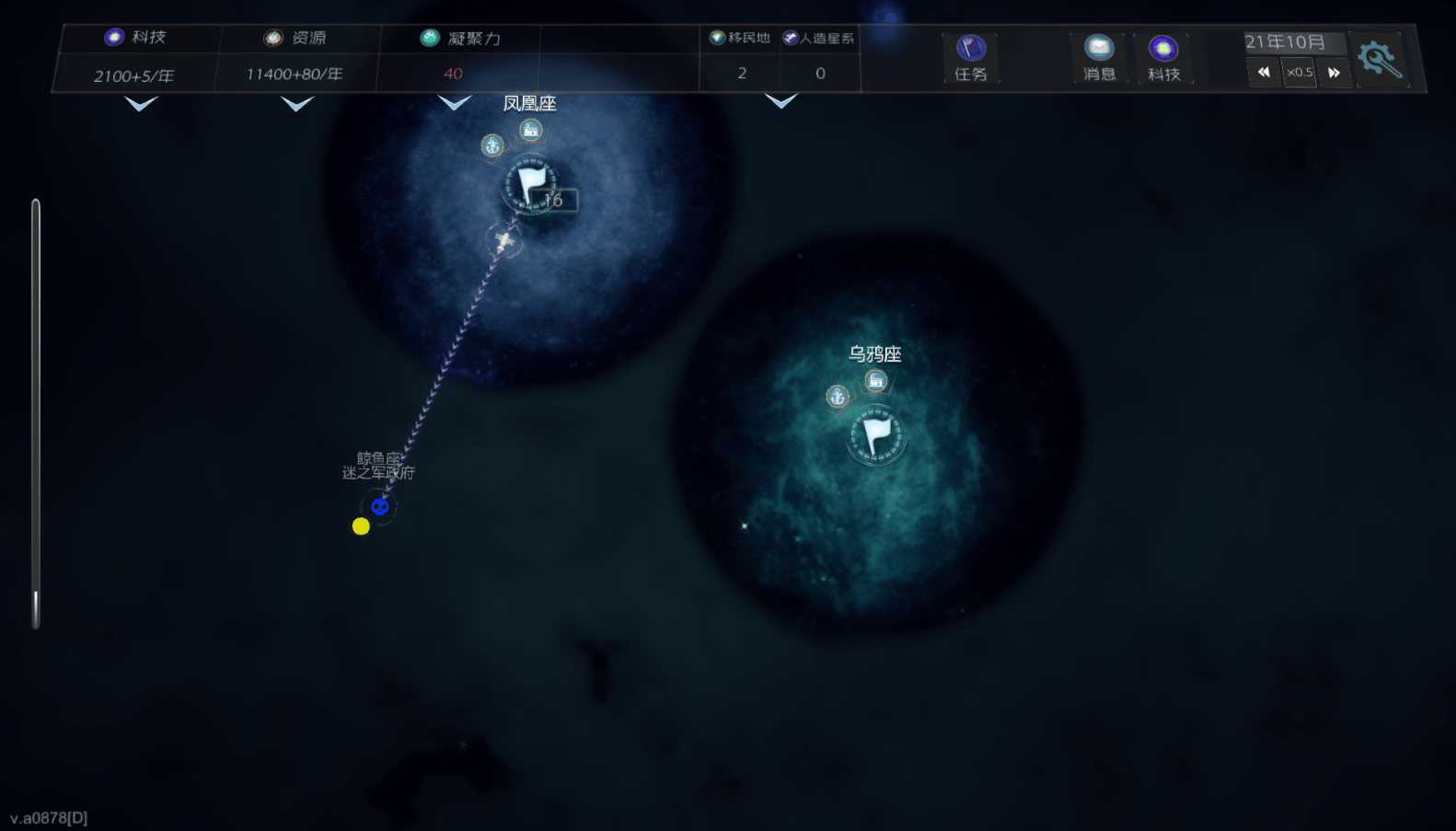
Task: Expand the chevron under the 资源 resource
Action: pos(296,104)
